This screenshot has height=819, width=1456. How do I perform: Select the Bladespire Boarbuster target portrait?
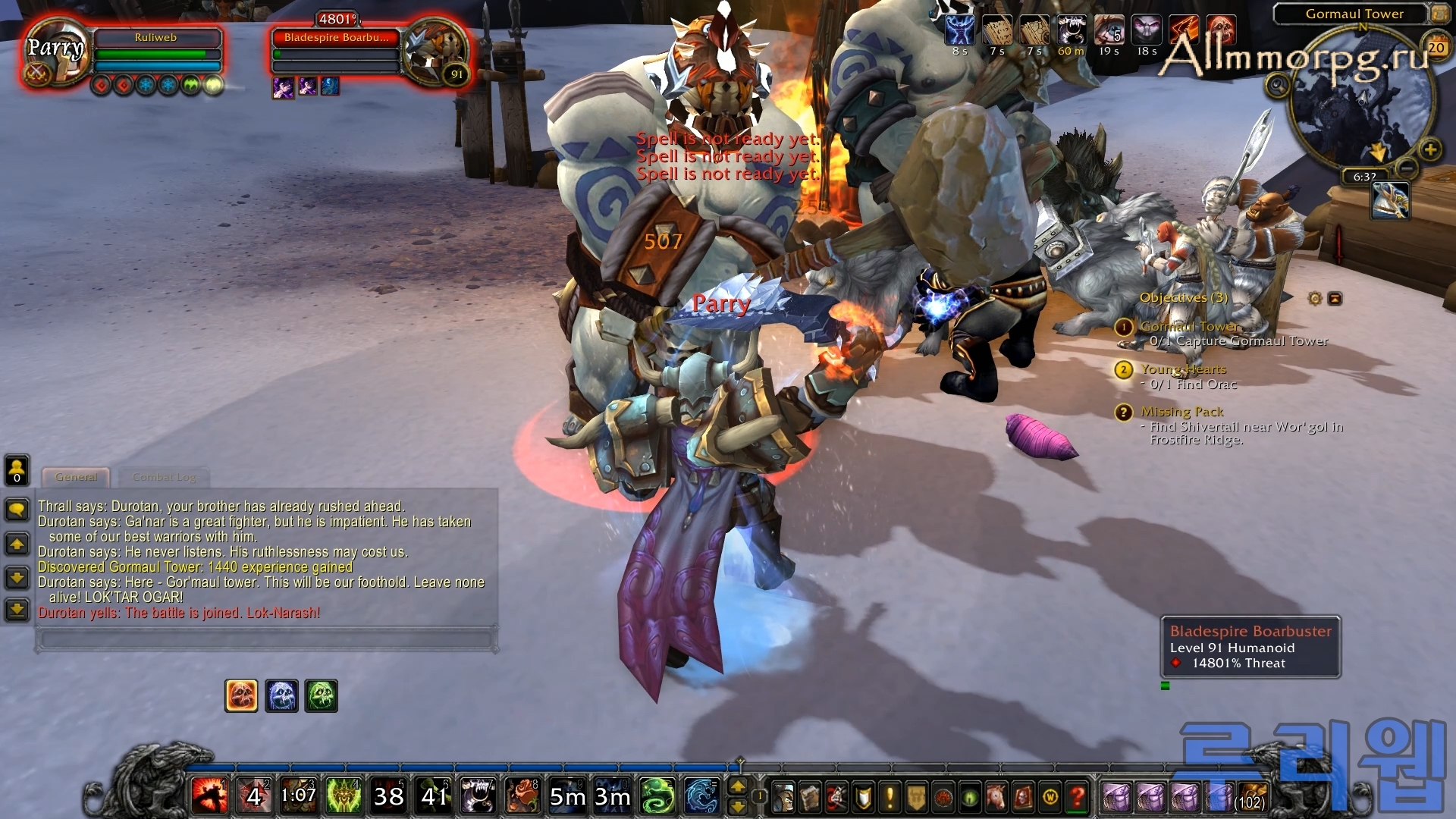pyautogui.click(x=435, y=51)
